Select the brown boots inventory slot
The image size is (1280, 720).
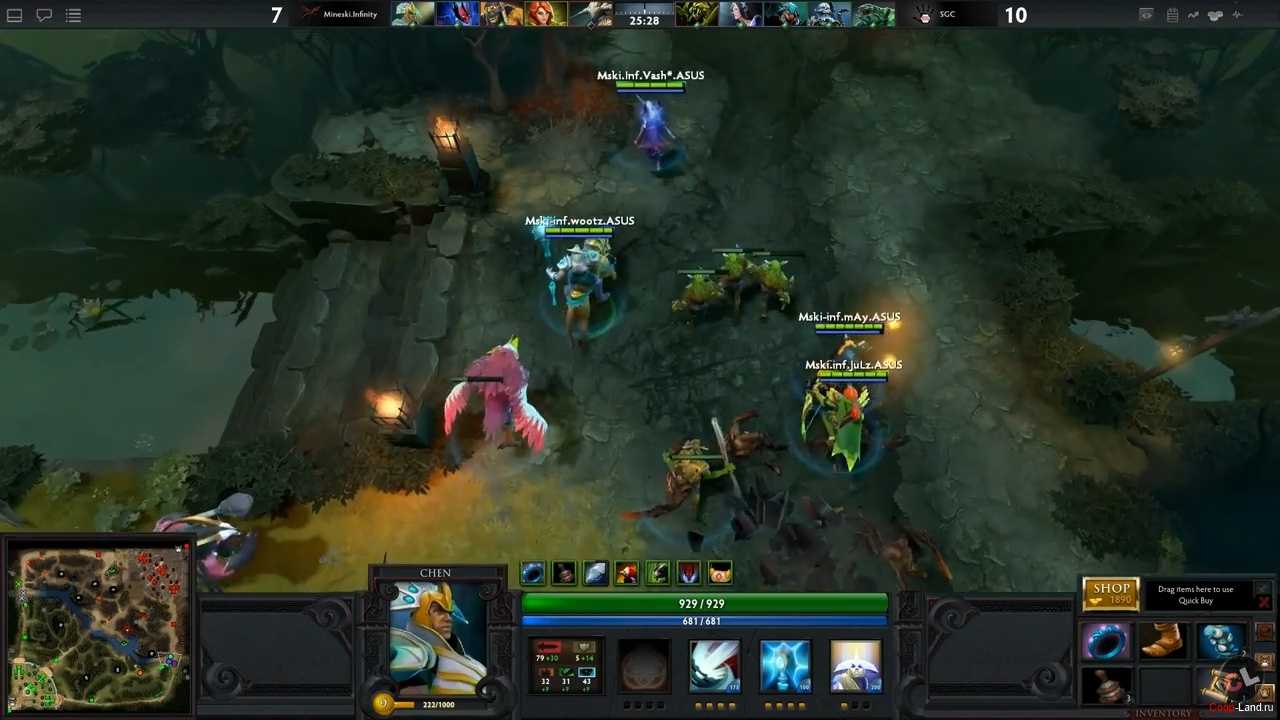[x=1162, y=641]
